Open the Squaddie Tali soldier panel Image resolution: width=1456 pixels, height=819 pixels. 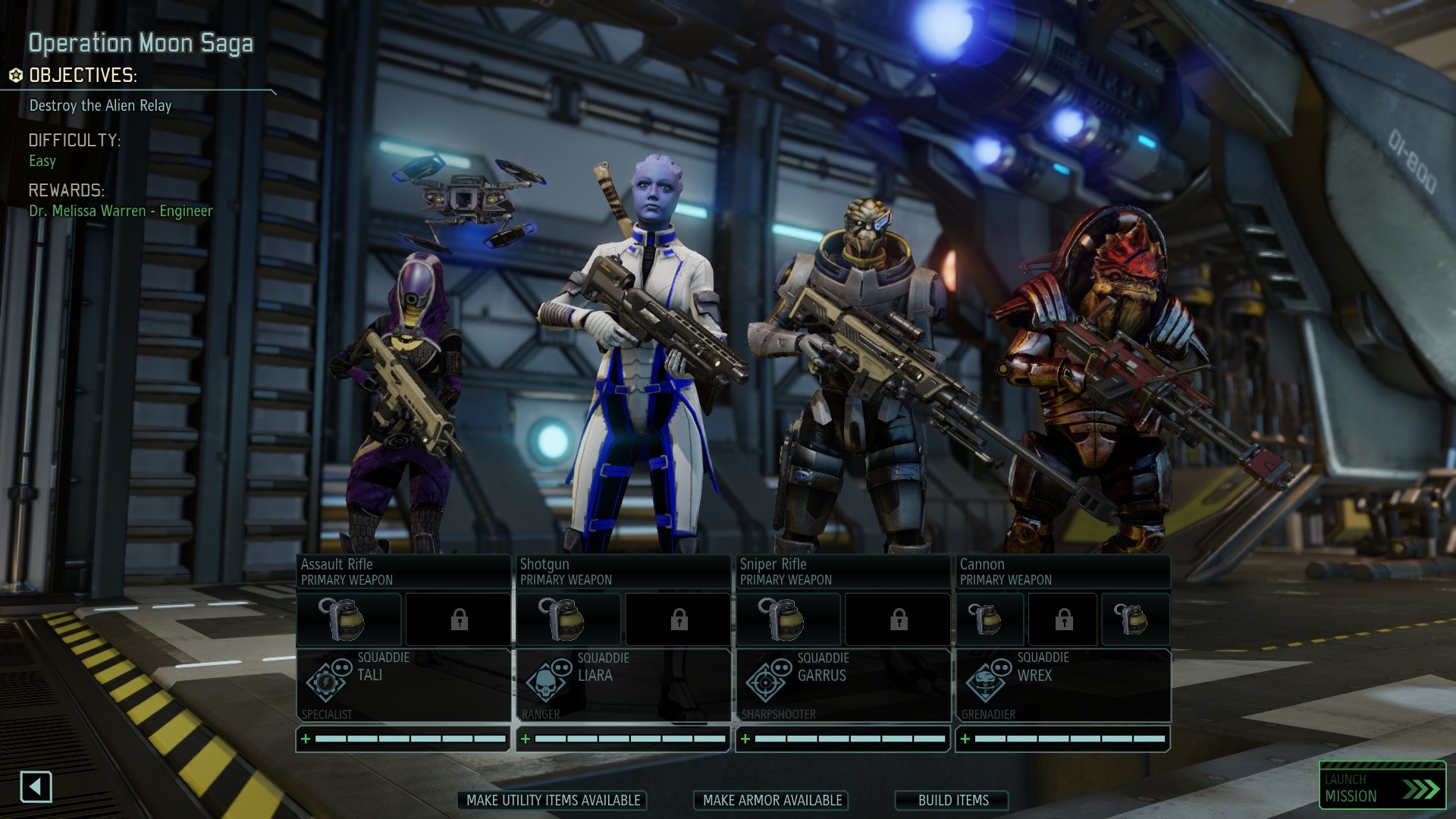[x=403, y=685]
